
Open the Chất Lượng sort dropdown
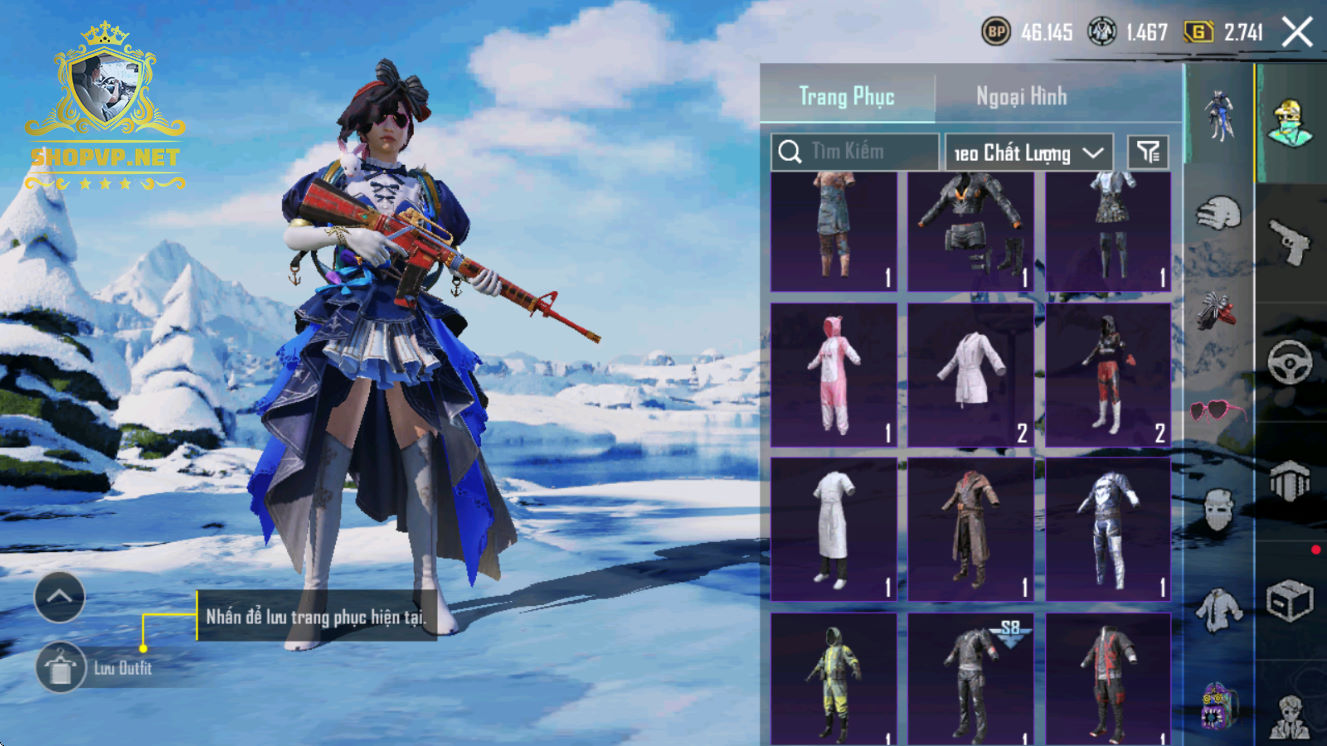pos(1029,153)
